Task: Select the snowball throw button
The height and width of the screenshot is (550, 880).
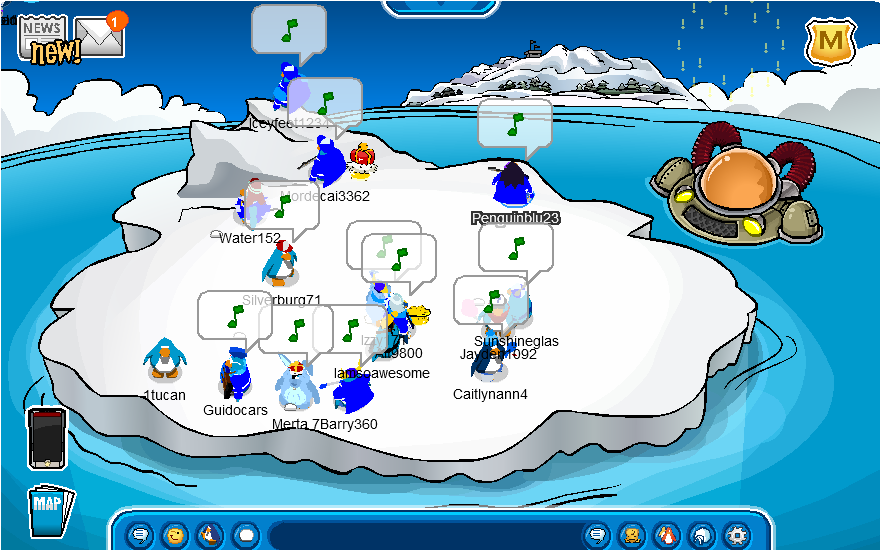Action: point(244,535)
